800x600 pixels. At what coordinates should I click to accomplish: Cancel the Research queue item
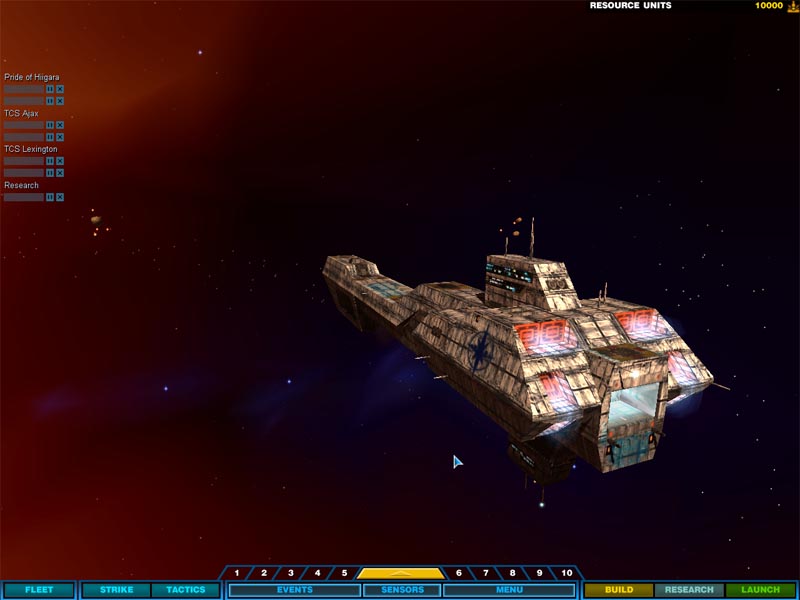point(60,197)
